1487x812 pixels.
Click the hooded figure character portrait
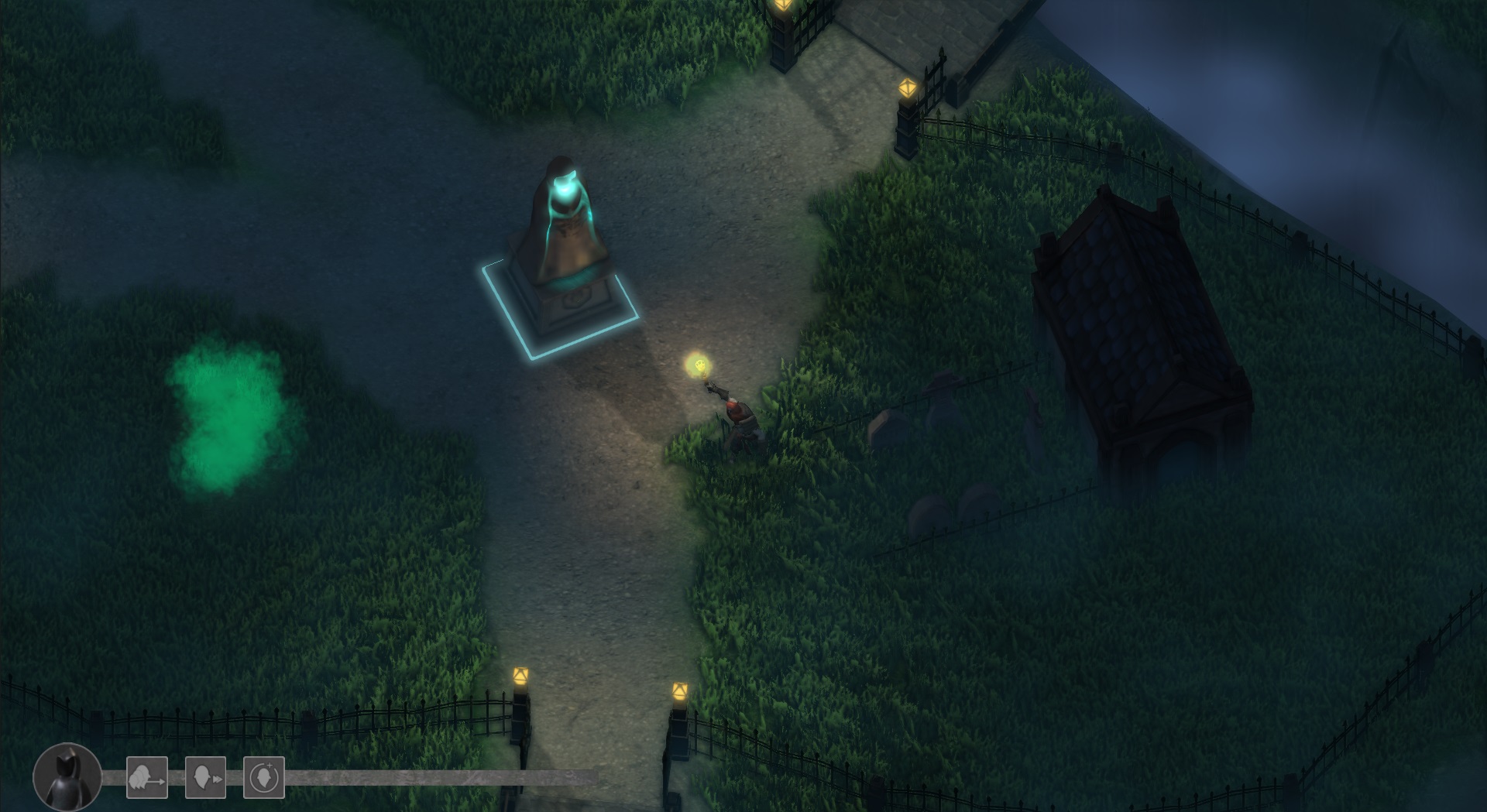(x=67, y=777)
